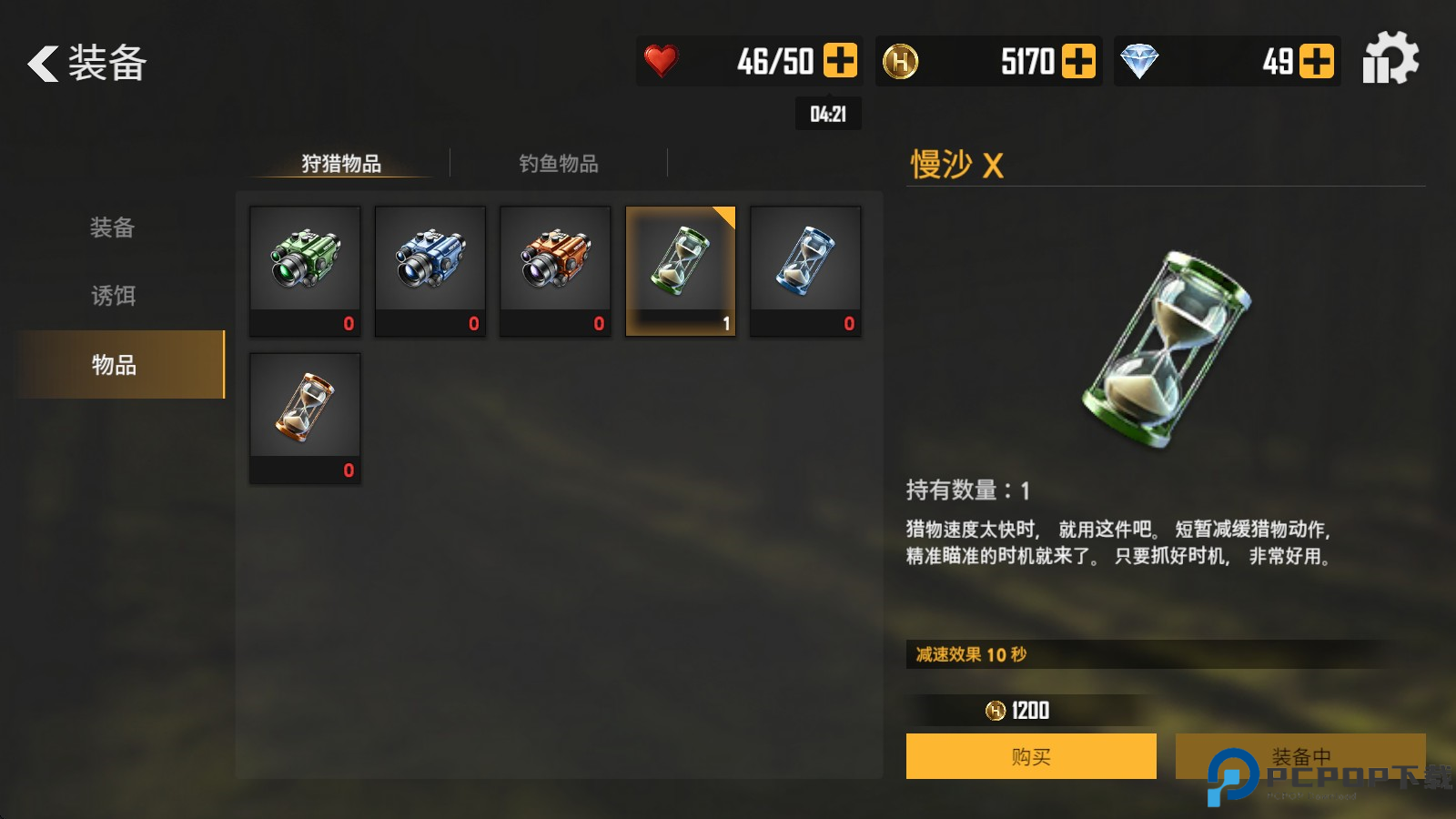Select the green hourglass 慢沙 X item

[681, 264]
